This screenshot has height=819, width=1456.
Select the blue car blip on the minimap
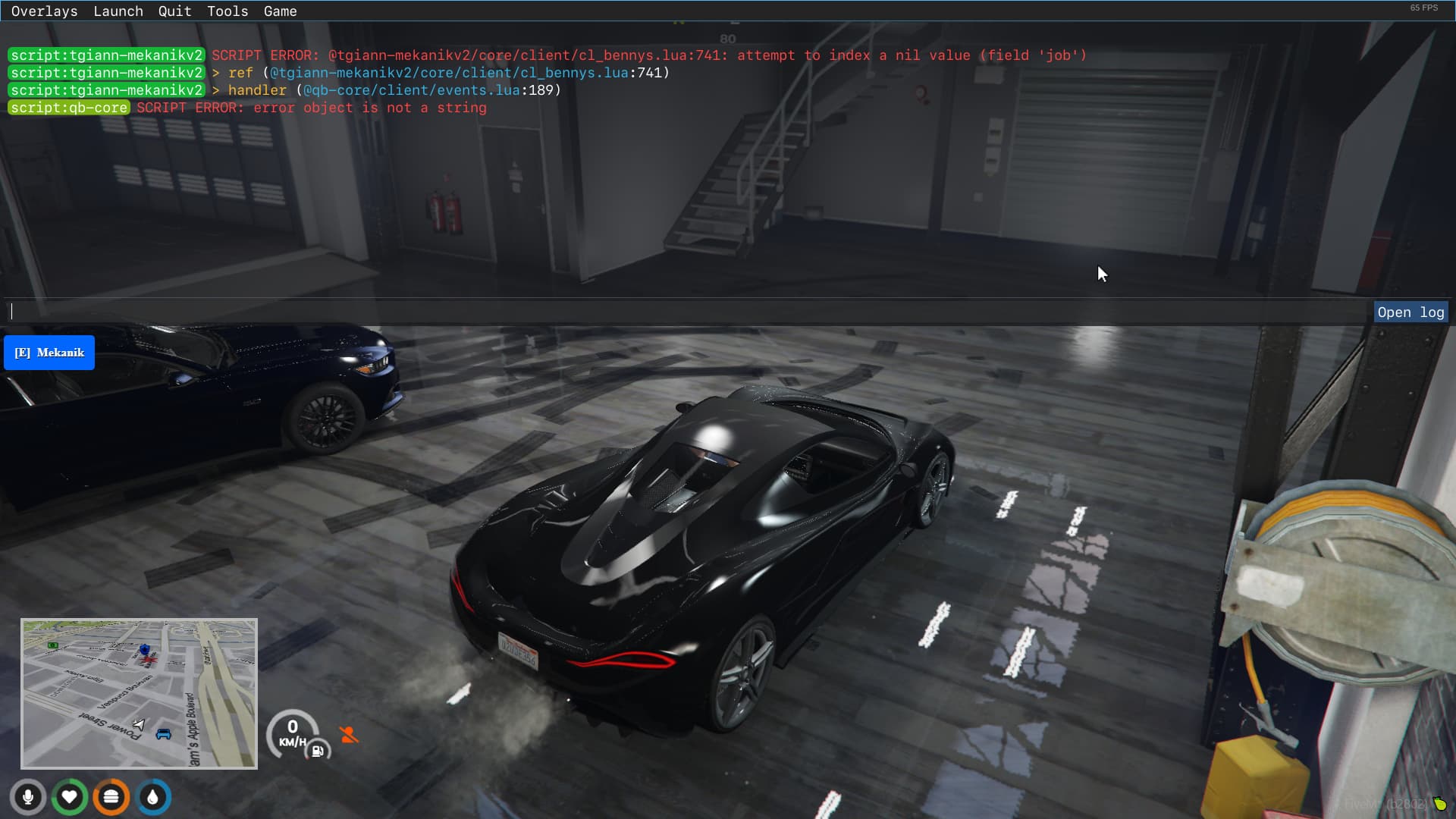[162, 735]
